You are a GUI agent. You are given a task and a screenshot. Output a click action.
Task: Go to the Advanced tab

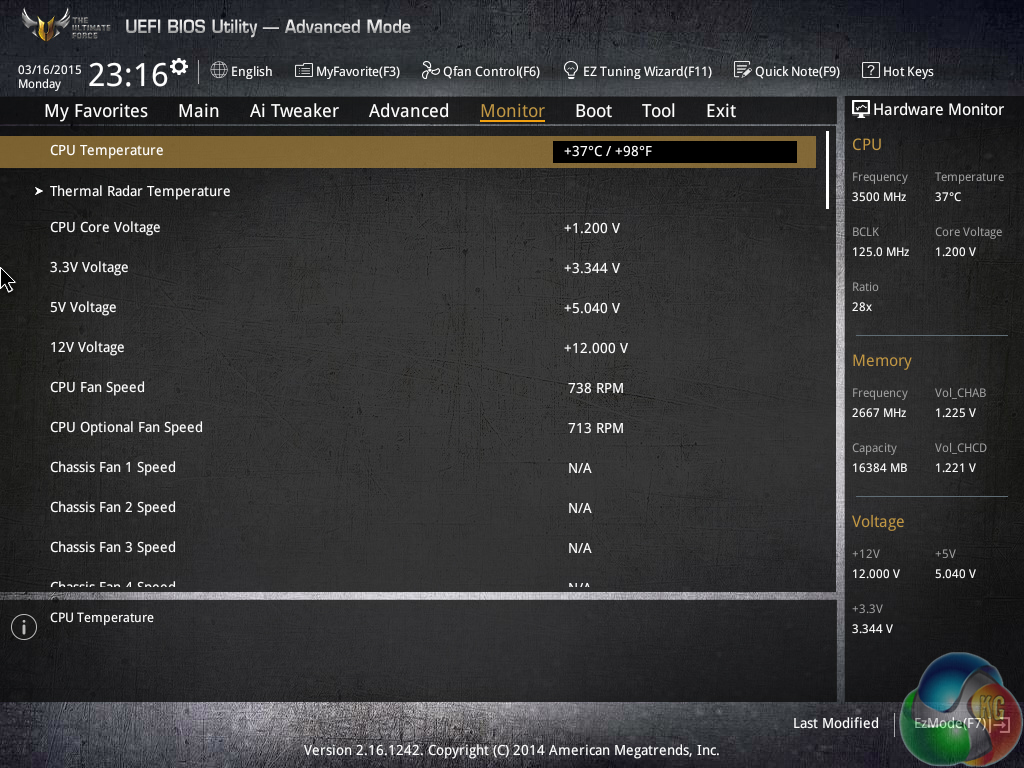tap(408, 111)
